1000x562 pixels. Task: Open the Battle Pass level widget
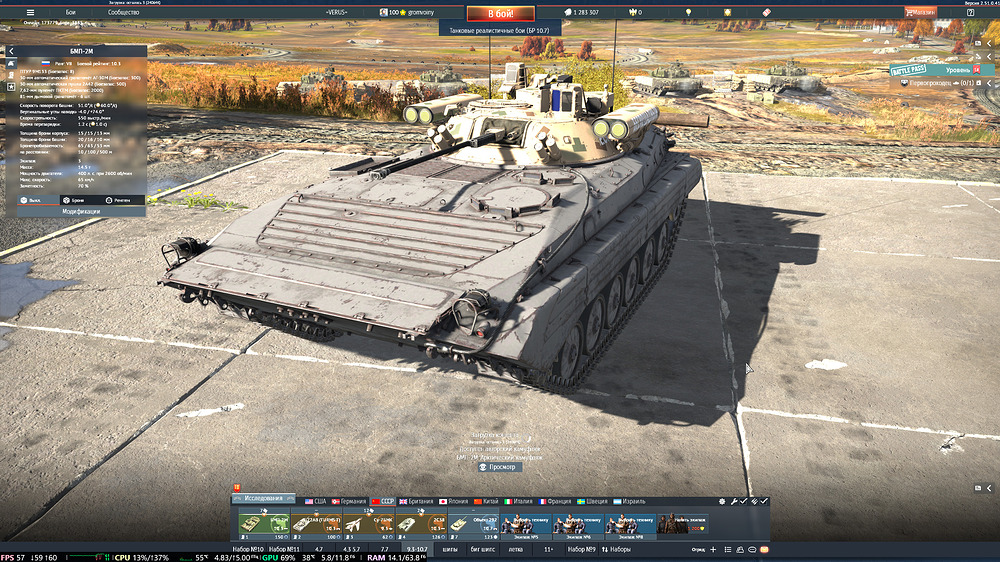point(940,70)
